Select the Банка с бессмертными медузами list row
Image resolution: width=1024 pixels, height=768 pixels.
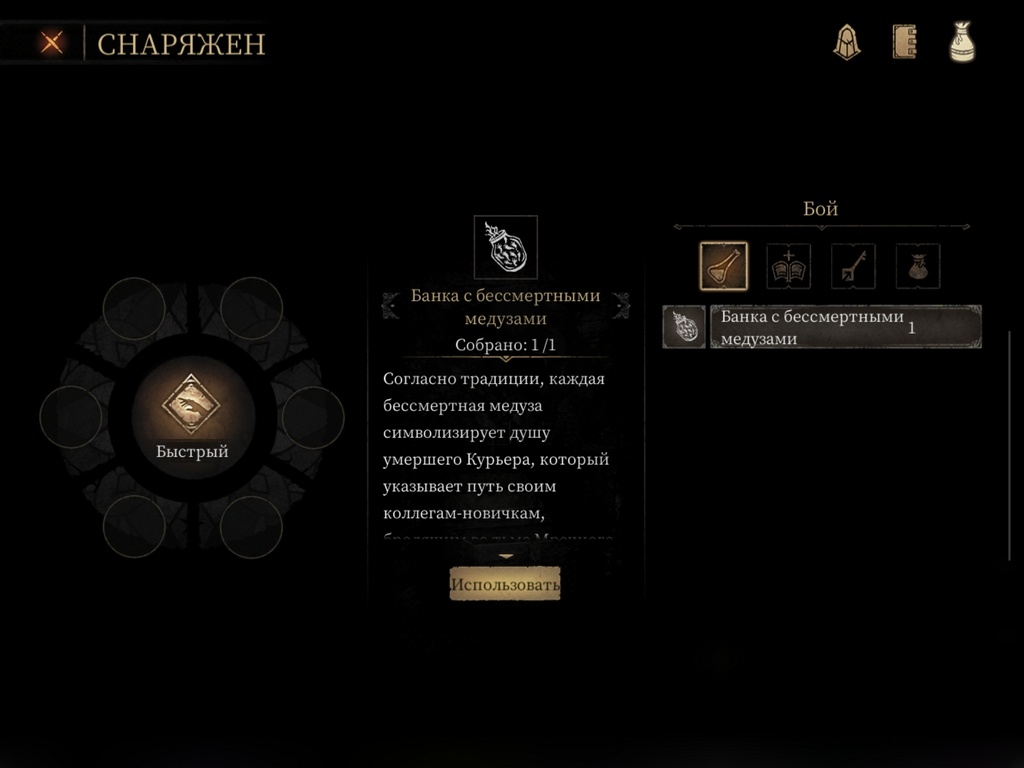coord(845,327)
